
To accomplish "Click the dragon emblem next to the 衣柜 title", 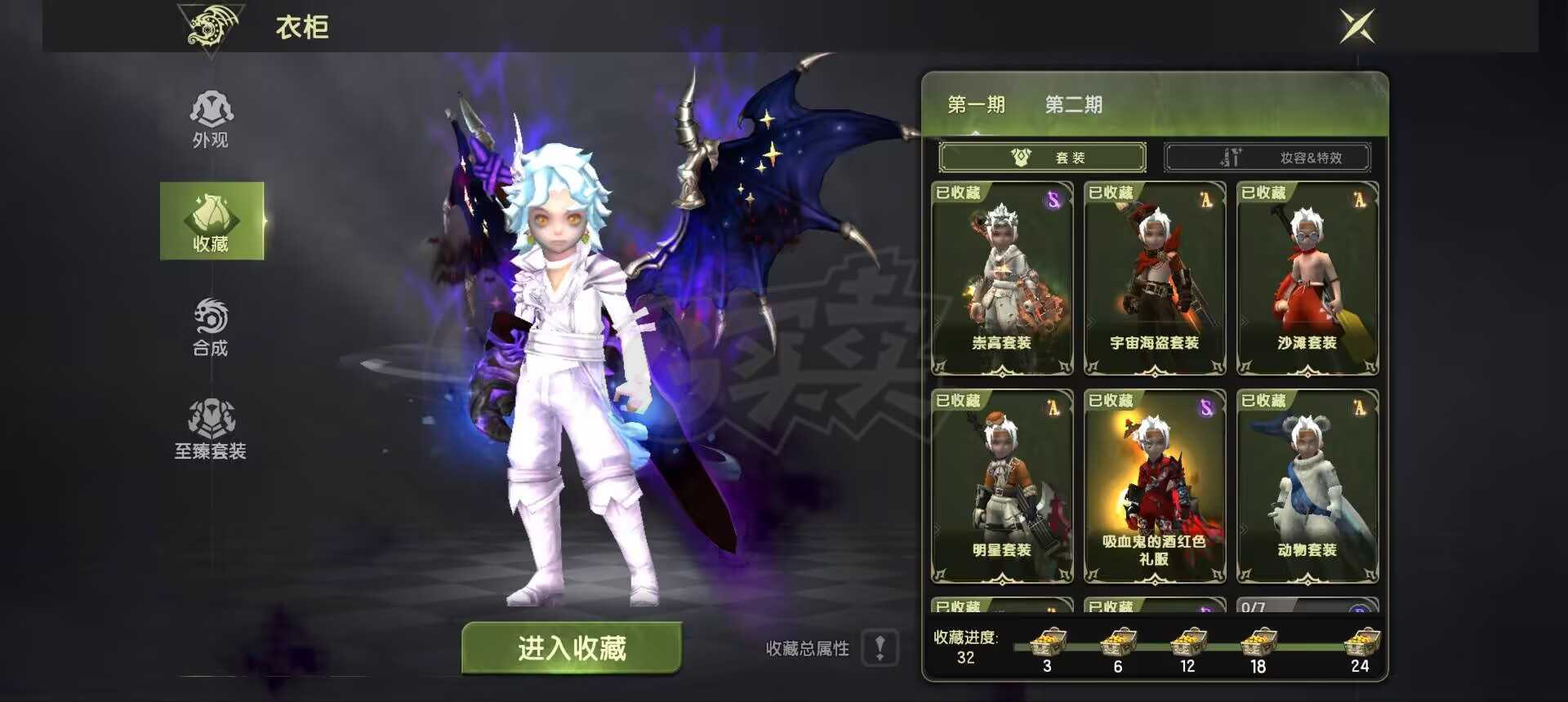I will point(211,27).
